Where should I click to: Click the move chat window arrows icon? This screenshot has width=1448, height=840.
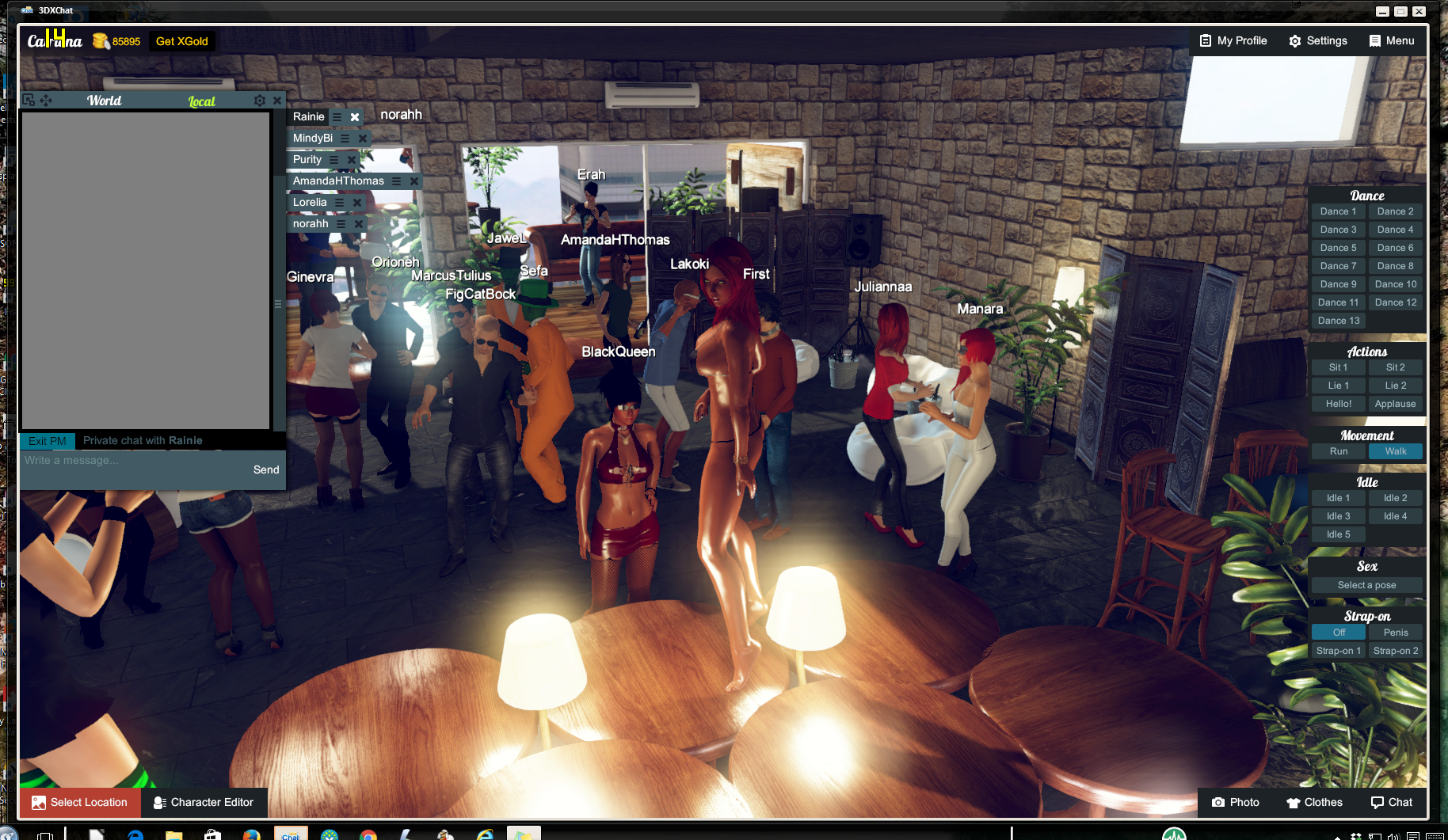pos(47,100)
